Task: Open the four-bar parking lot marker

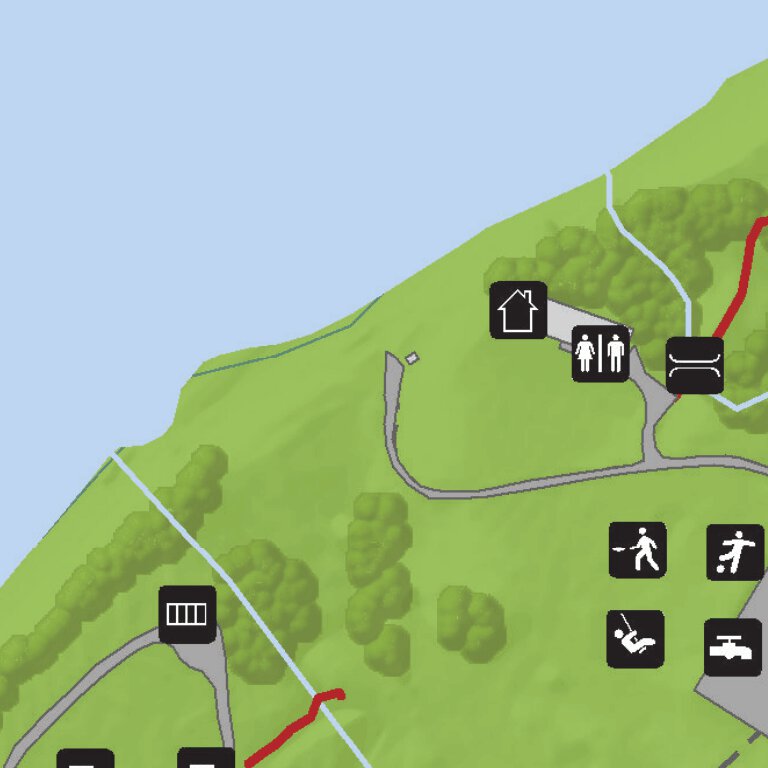Action: [x=187, y=614]
